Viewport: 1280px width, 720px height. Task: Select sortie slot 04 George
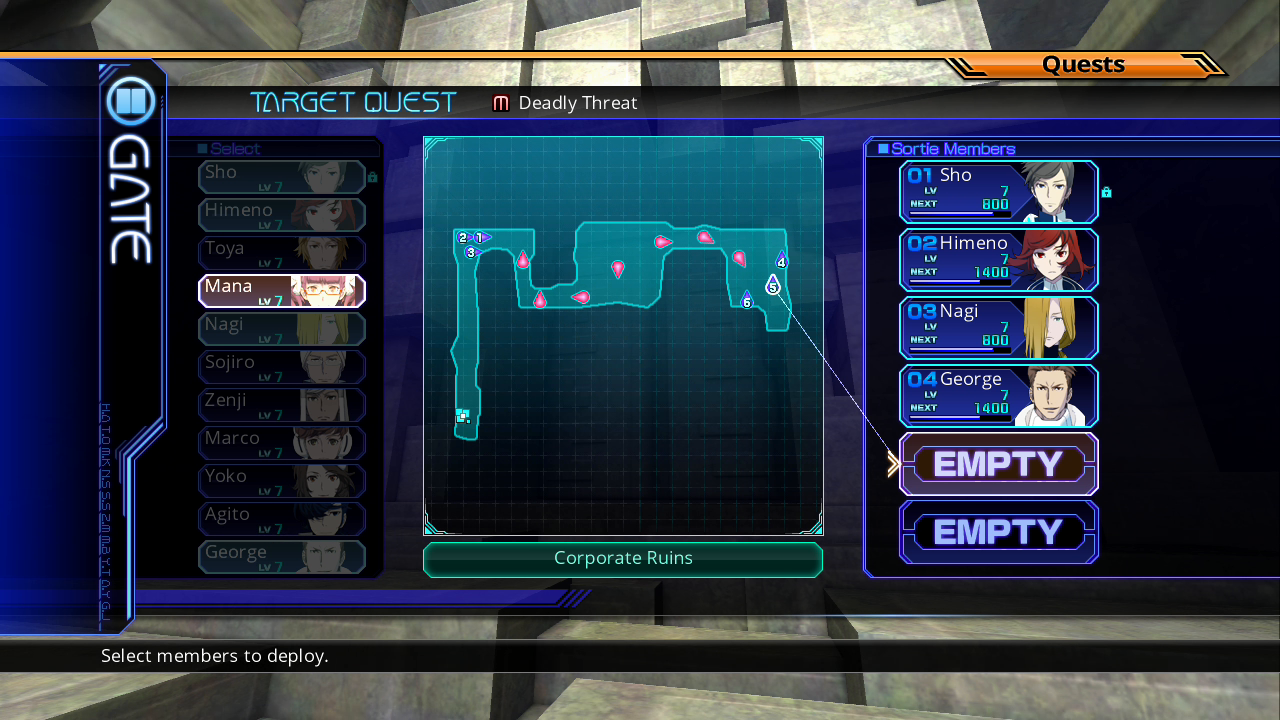pos(998,396)
